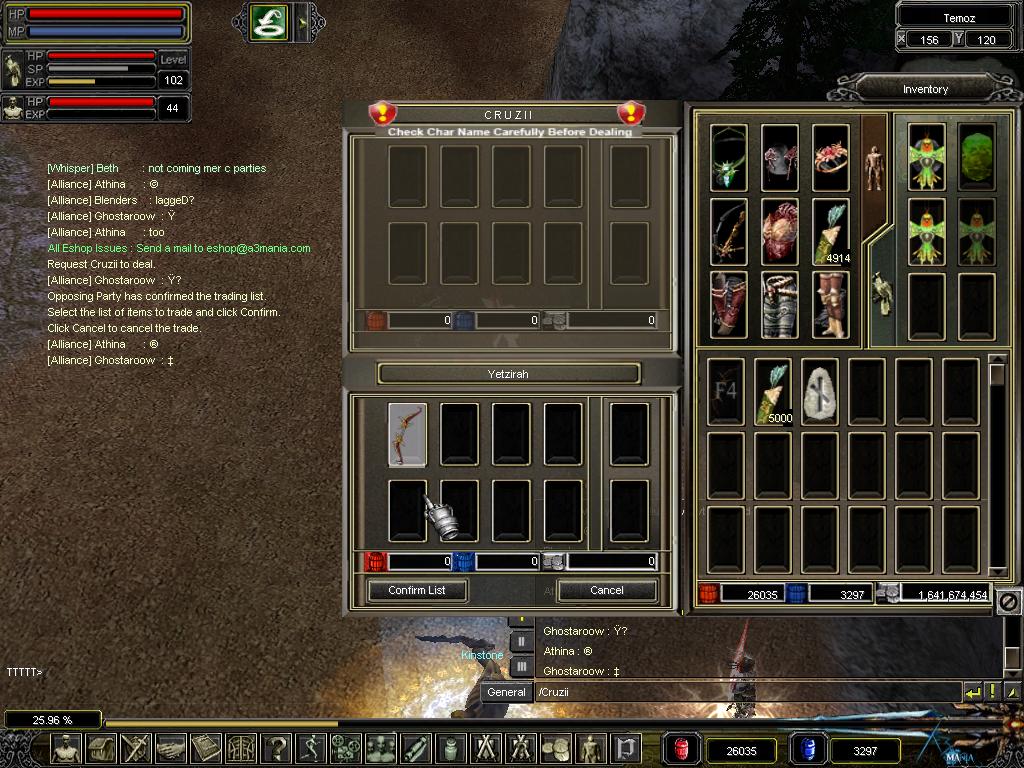The width and height of the screenshot is (1024, 768).
Task: Switch to the pet bird tab
Action: click(881, 294)
